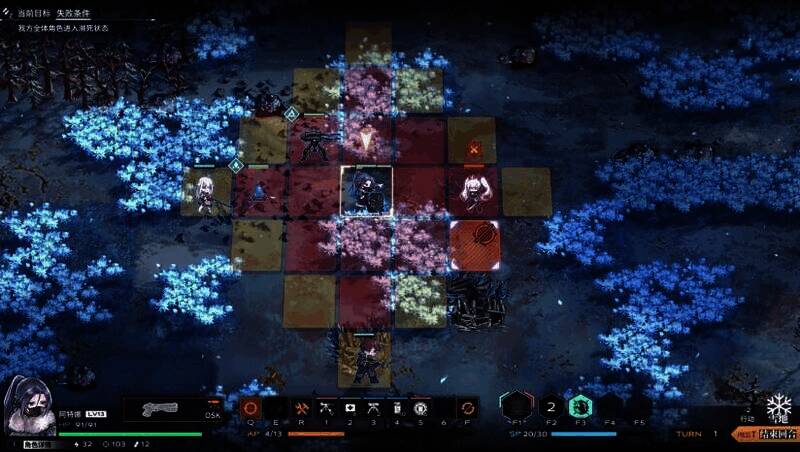The height and width of the screenshot is (452, 800).
Task: Activate the orange ring skill icon
Action: tap(250, 408)
